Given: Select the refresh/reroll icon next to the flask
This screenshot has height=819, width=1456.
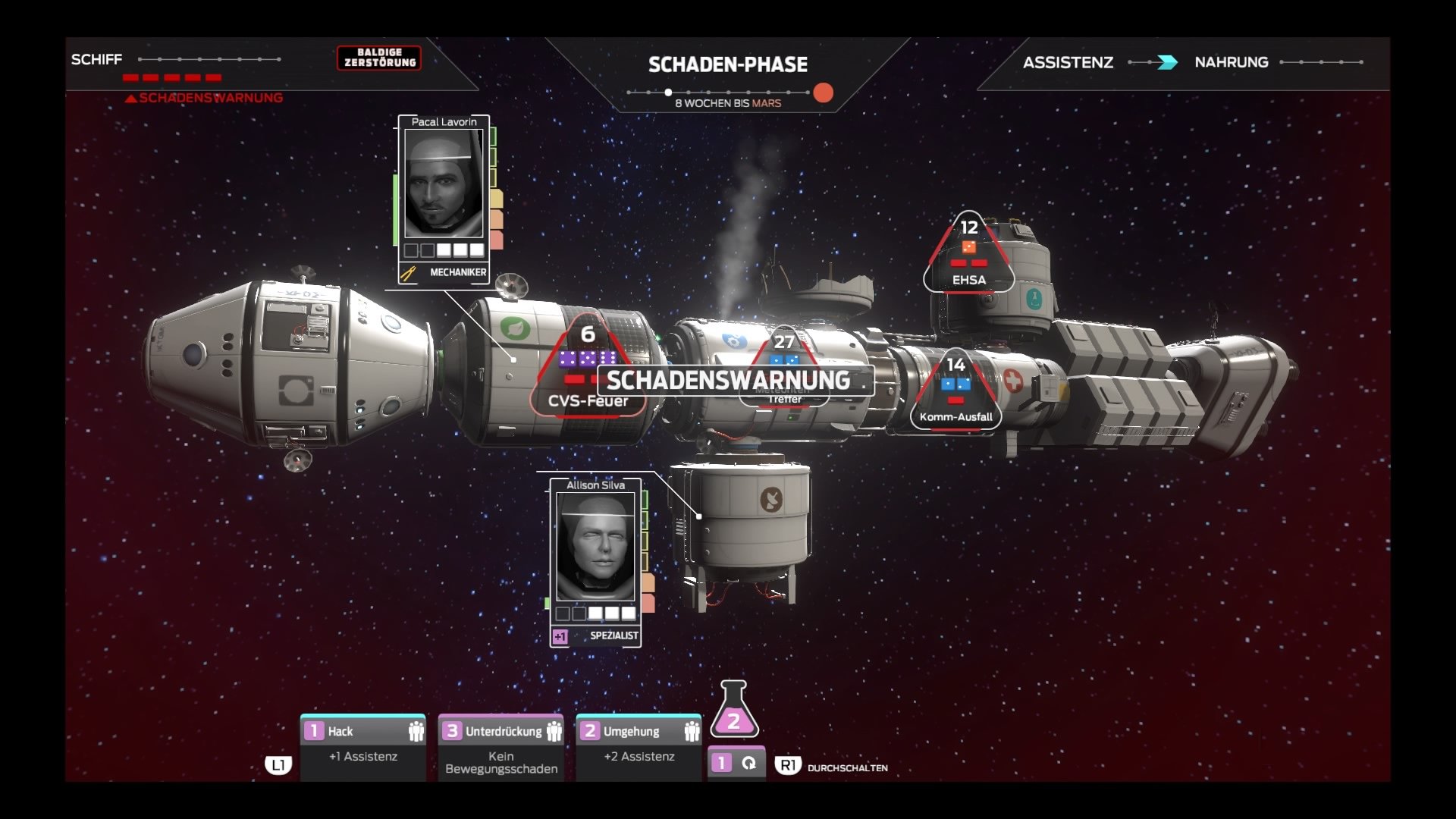Looking at the screenshot, I should [x=749, y=762].
